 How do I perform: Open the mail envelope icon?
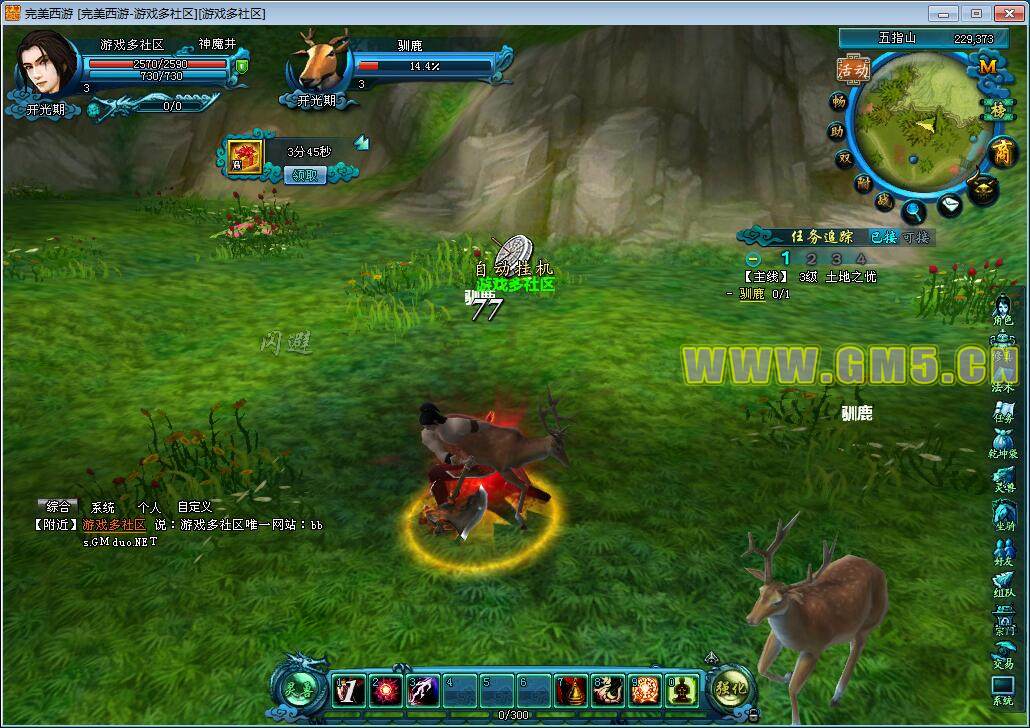(950, 206)
